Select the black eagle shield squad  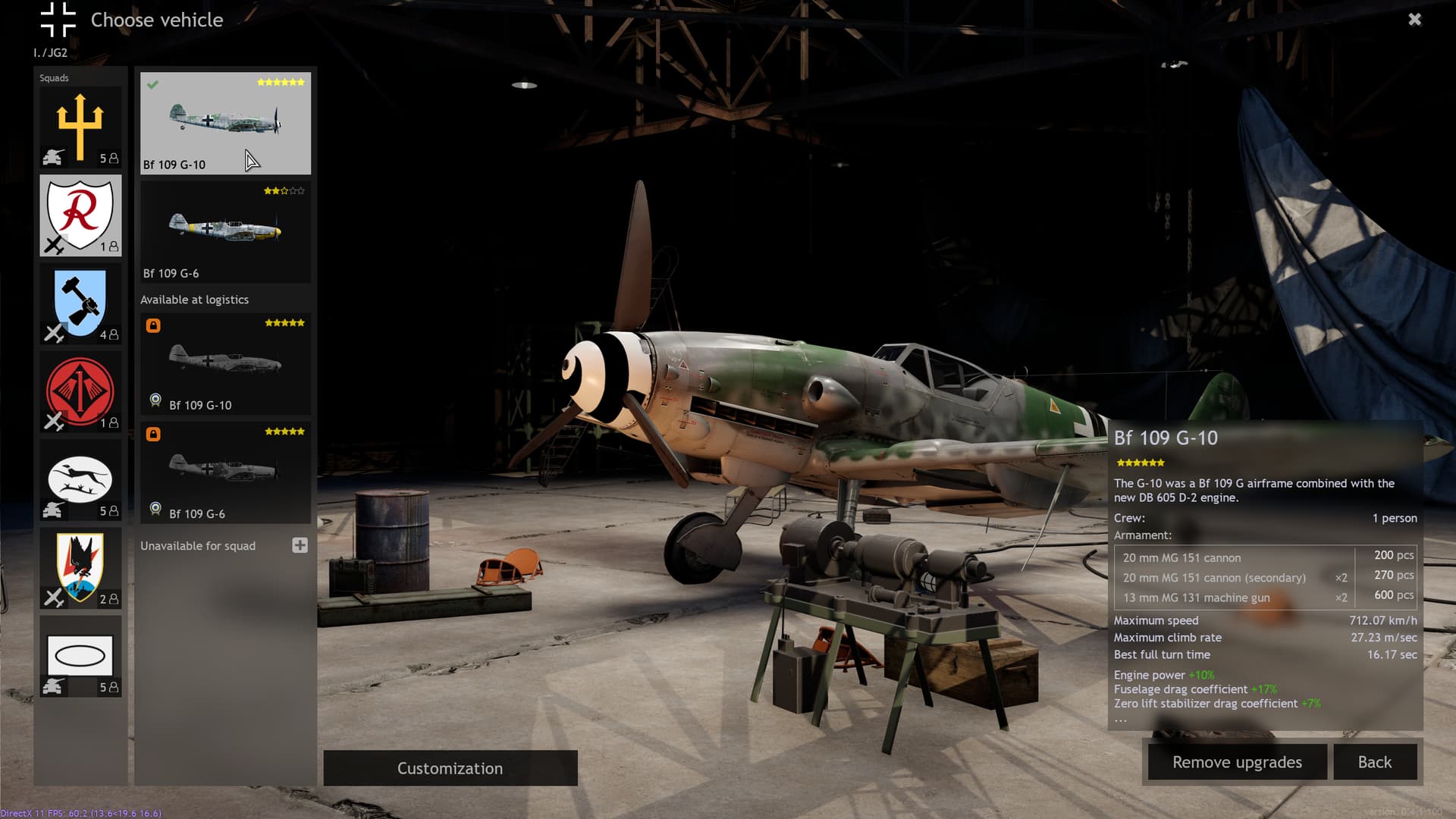80,568
